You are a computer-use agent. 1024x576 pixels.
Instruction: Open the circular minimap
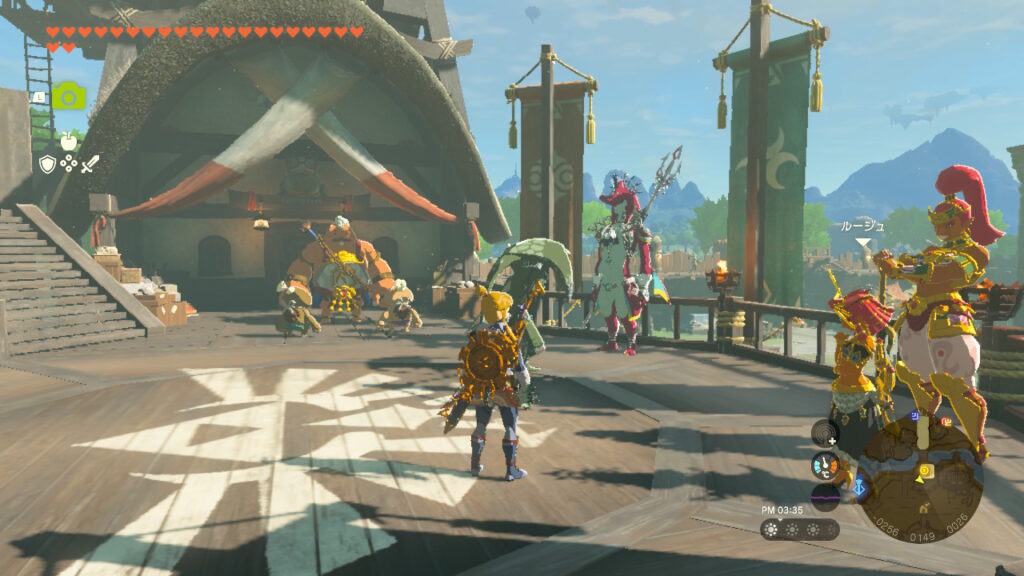pyautogui.click(x=919, y=479)
